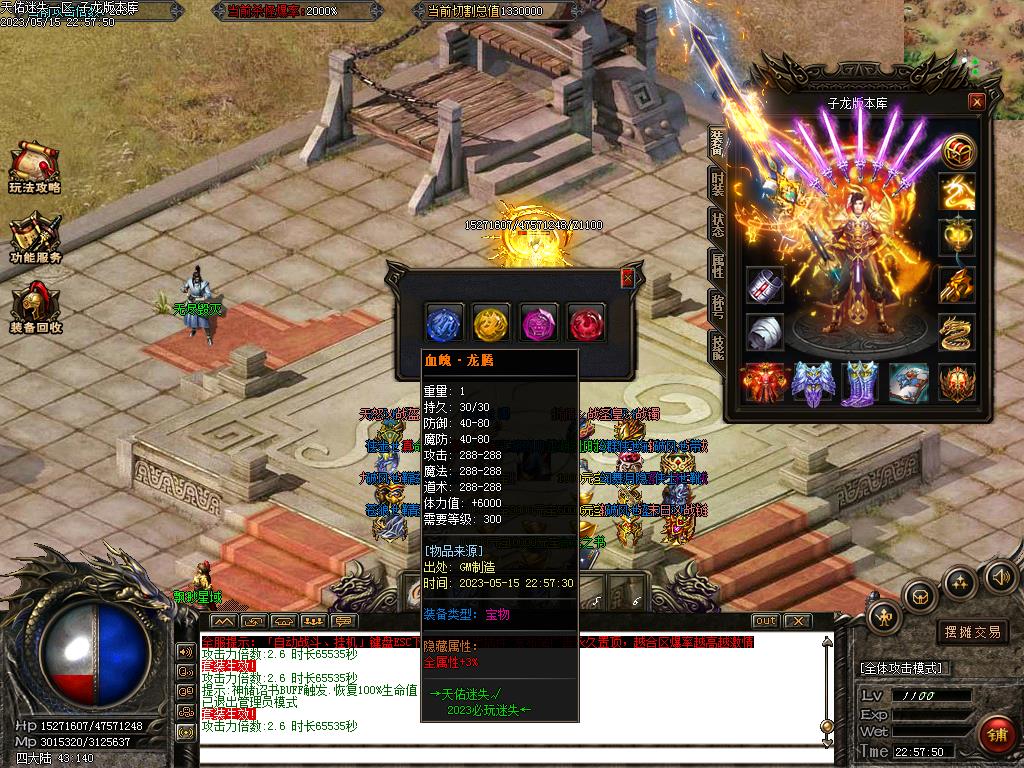This screenshot has width=1024, height=768.
Task: Select the blue dragon gem slot
Action: 444,323
